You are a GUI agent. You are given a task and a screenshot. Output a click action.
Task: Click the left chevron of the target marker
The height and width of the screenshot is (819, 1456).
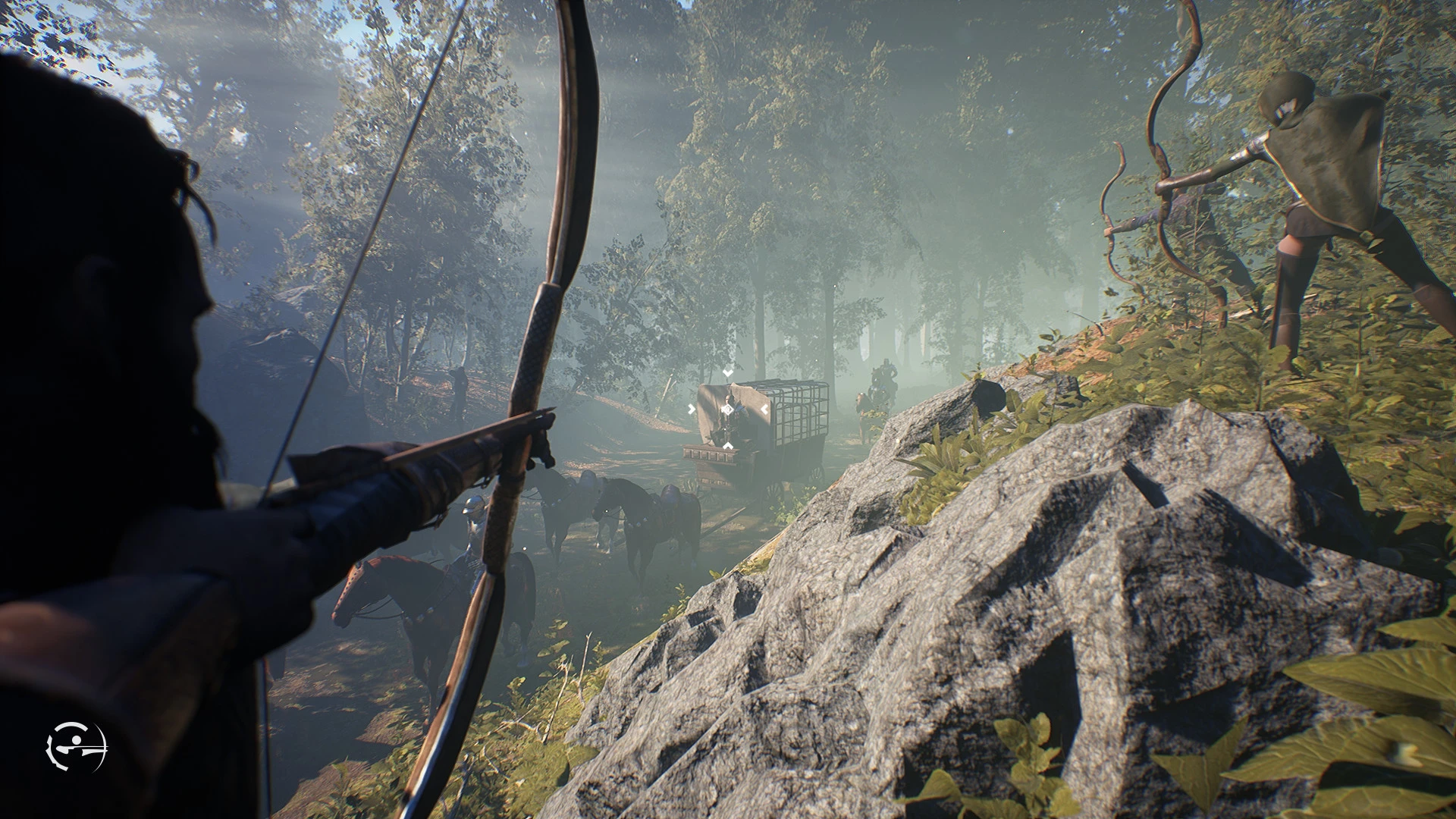point(692,408)
